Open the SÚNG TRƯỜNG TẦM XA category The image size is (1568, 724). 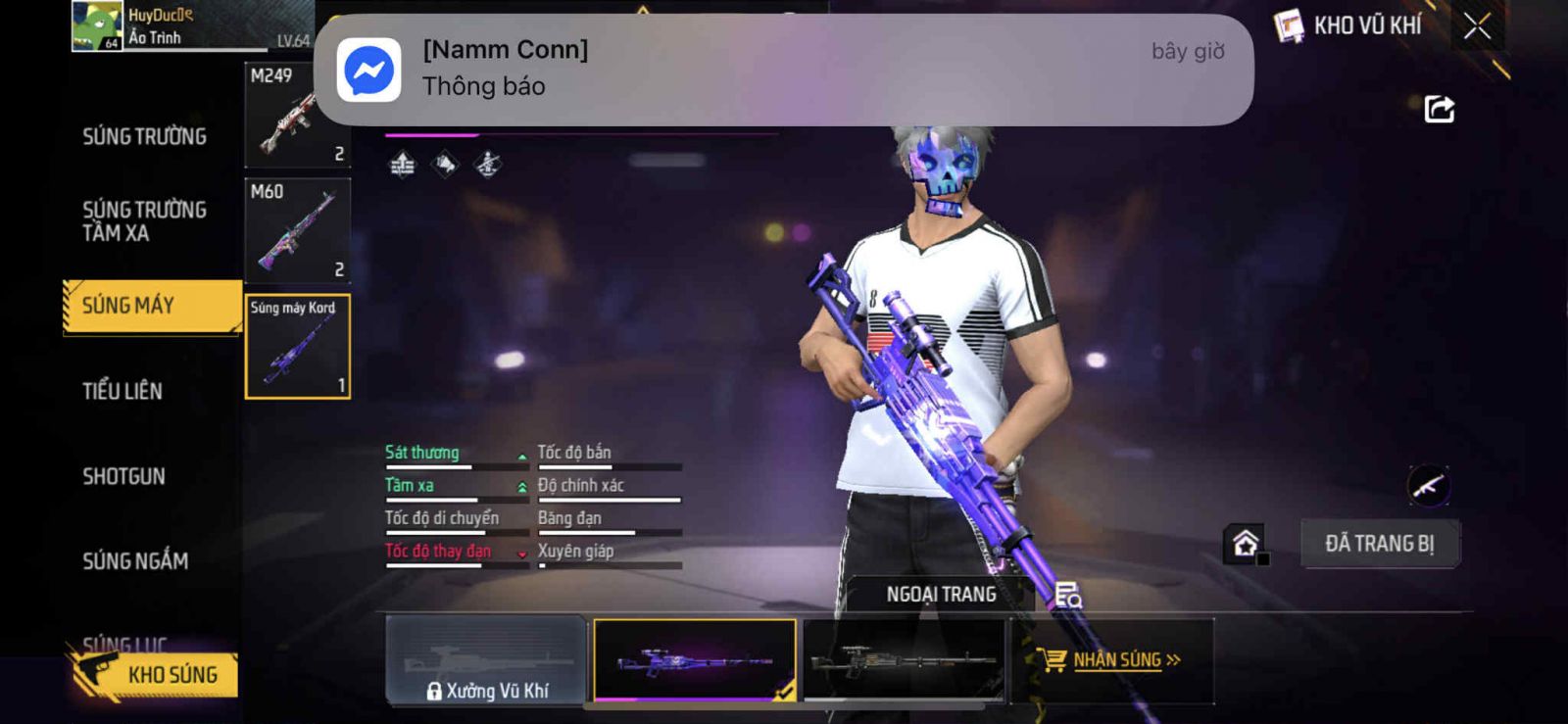144,221
